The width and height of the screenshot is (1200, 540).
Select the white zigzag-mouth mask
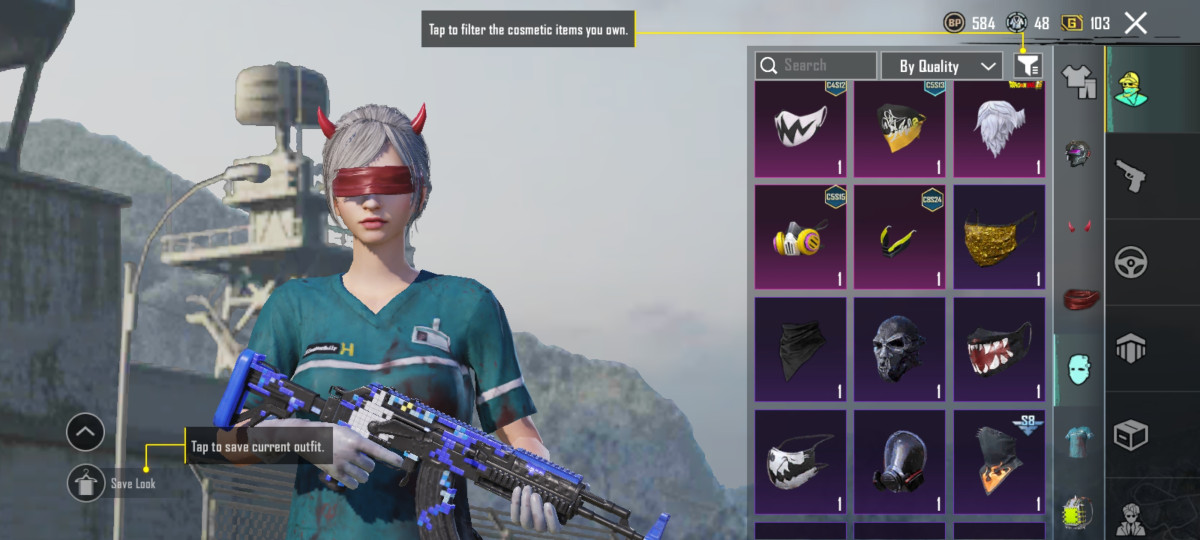[x=800, y=130]
